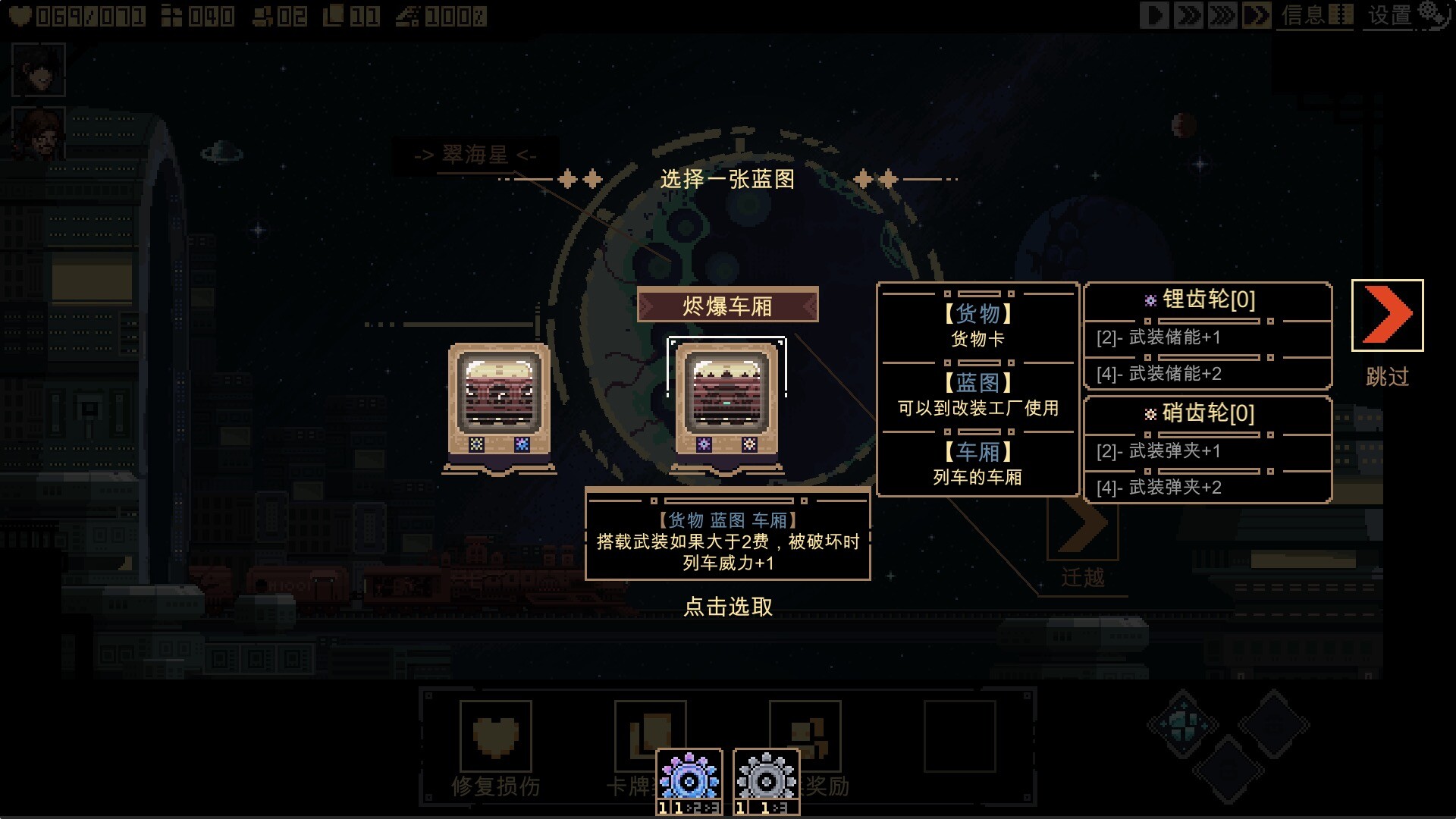Select the blue lithium gear icon near bottom

click(x=687, y=778)
